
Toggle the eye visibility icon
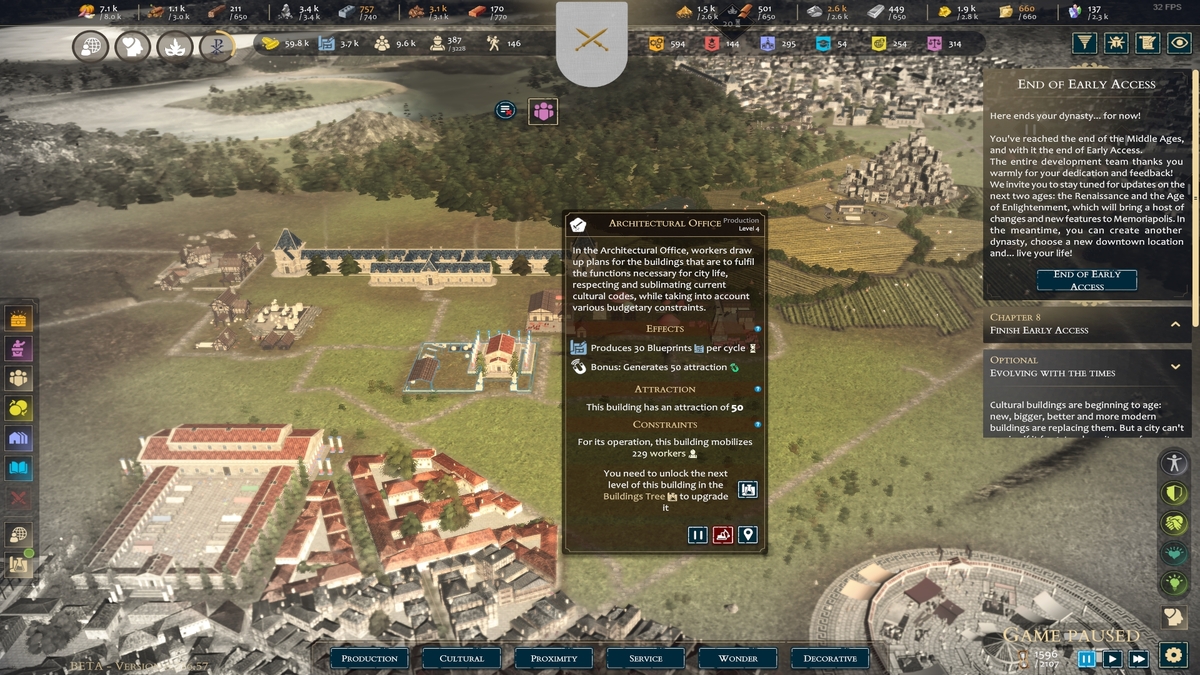pyautogui.click(x=1180, y=42)
